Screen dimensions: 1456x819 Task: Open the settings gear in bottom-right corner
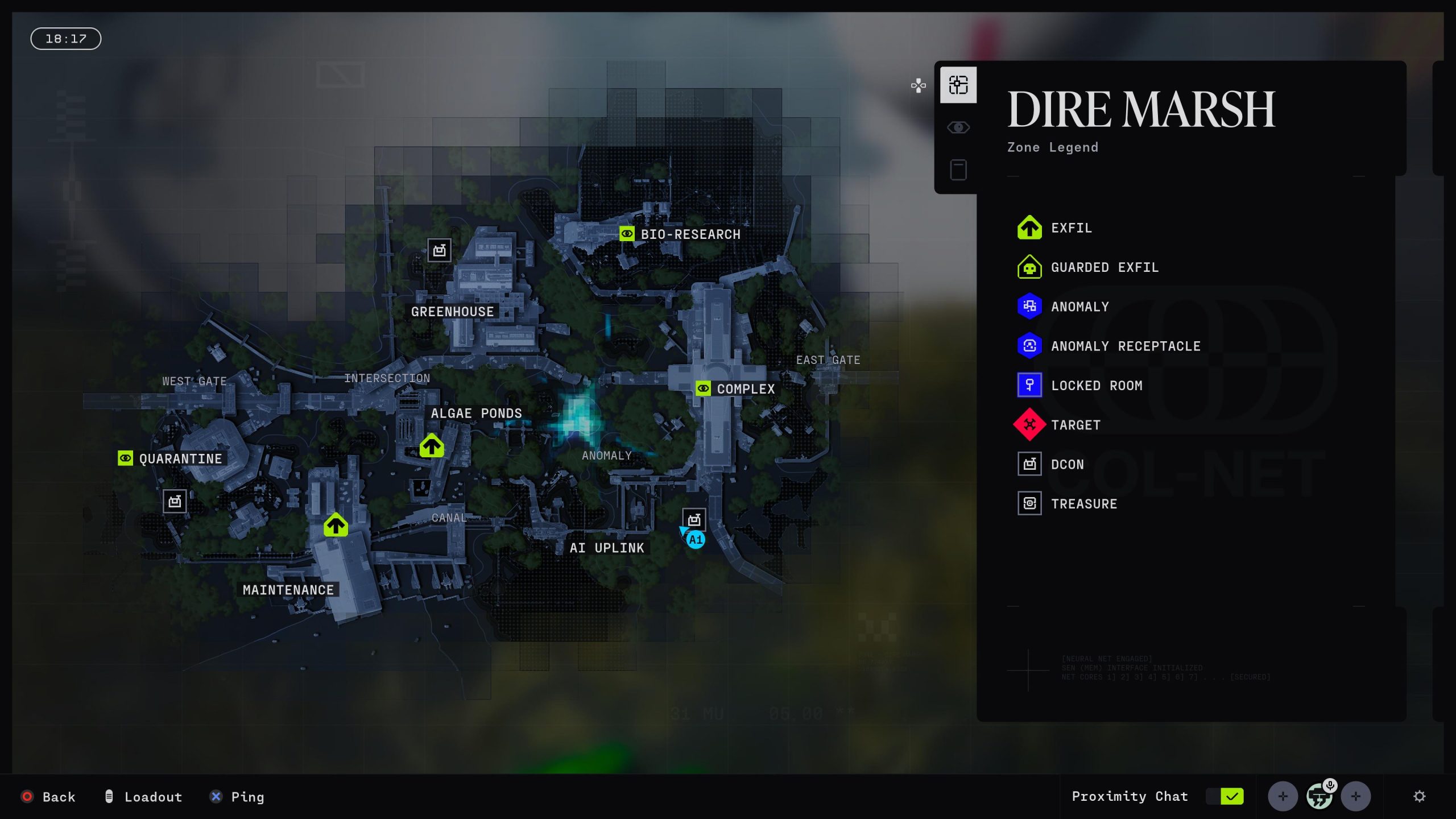1421,796
